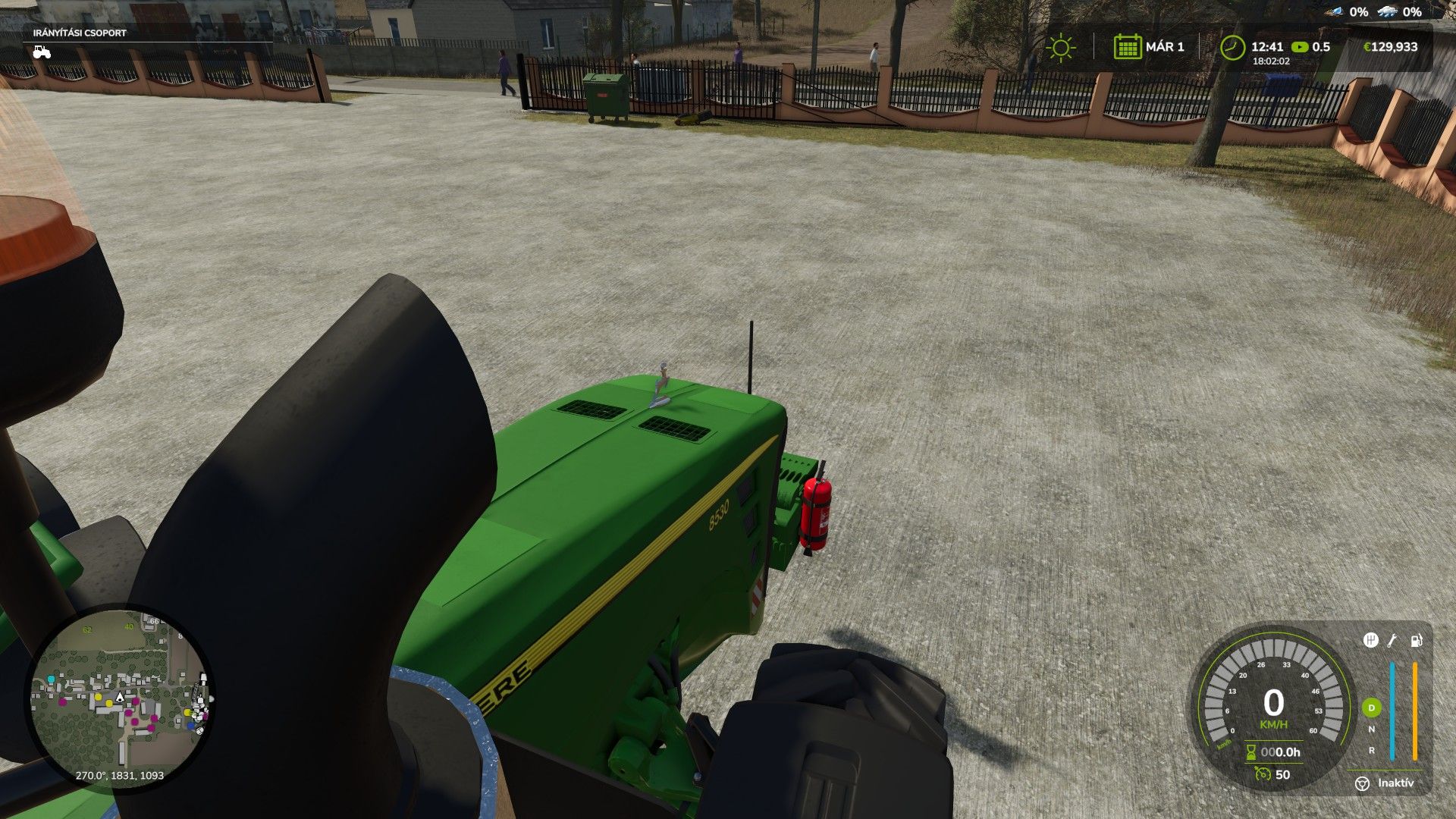This screenshot has width=1456, height=819.
Task: Switch transmission to R reverse
Action: (x=1372, y=750)
